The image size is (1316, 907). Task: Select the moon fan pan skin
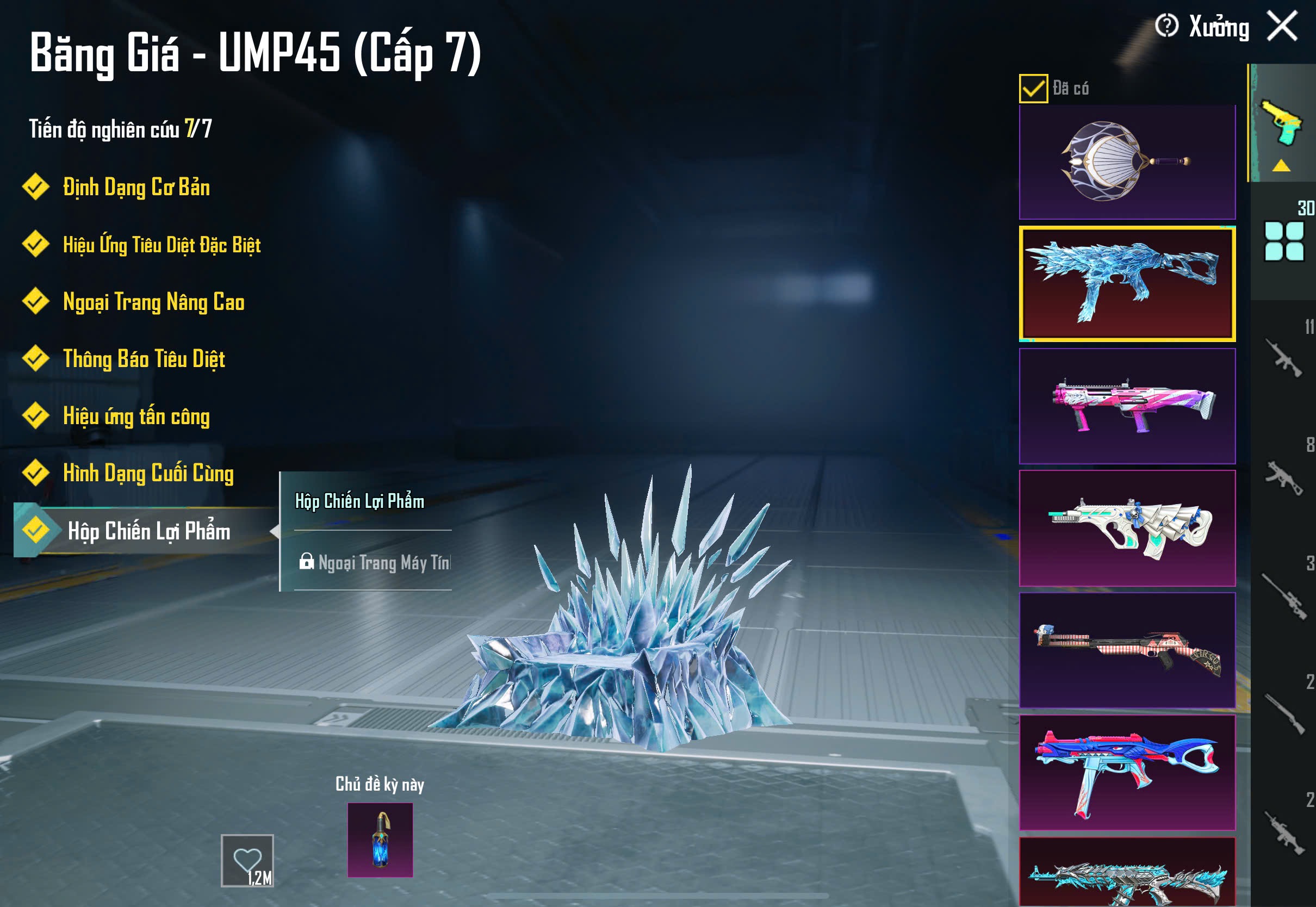[1127, 162]
